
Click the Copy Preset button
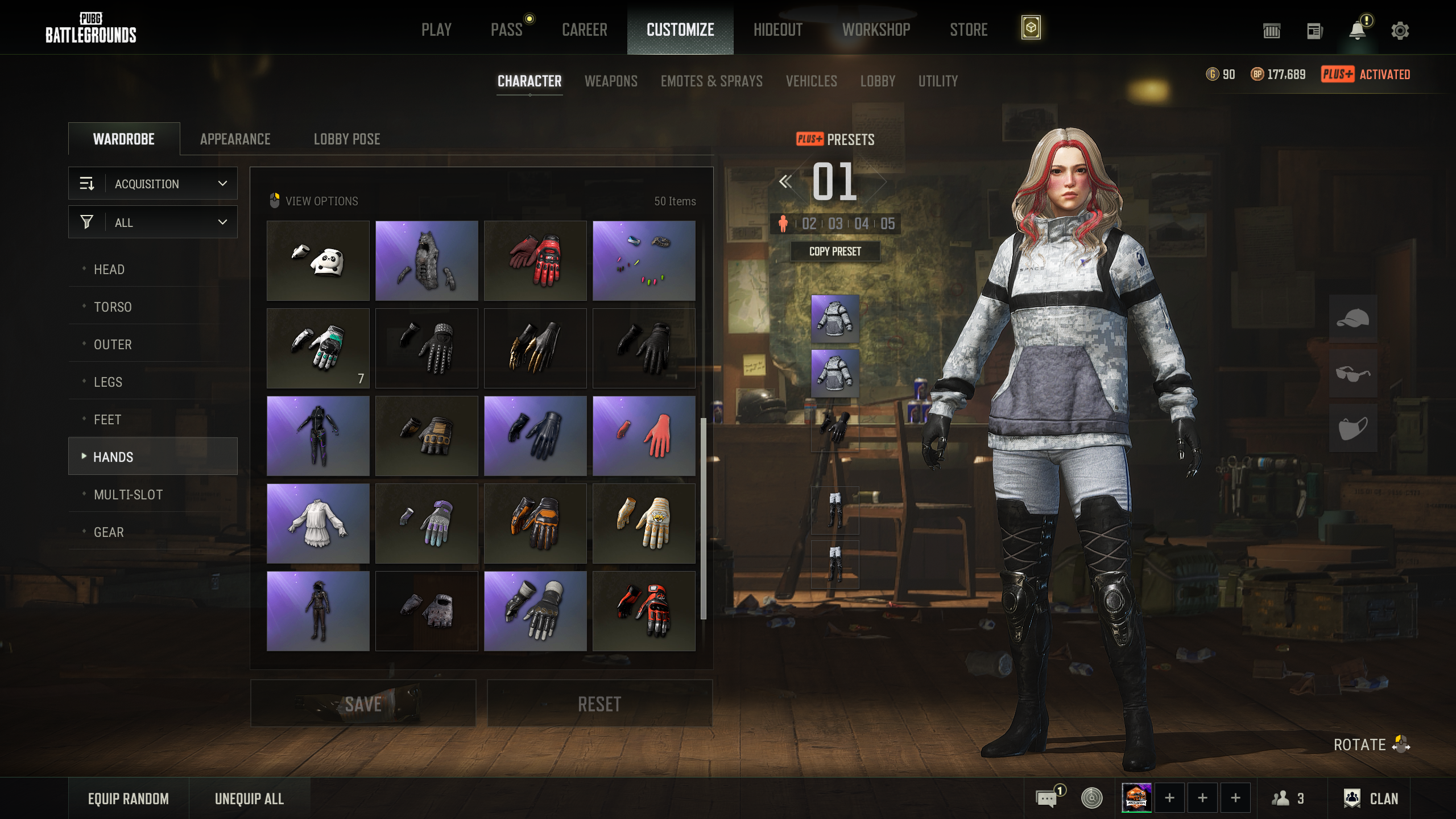(x=835, y=251)
